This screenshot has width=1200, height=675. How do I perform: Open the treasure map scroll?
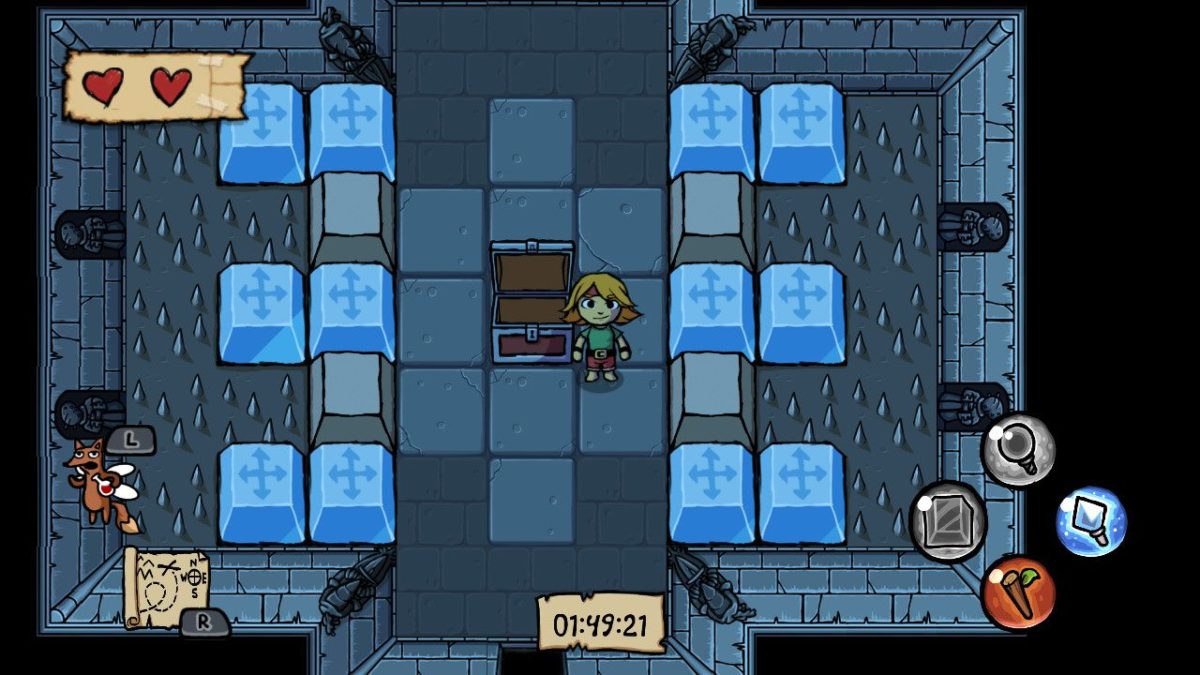(165, 585)
